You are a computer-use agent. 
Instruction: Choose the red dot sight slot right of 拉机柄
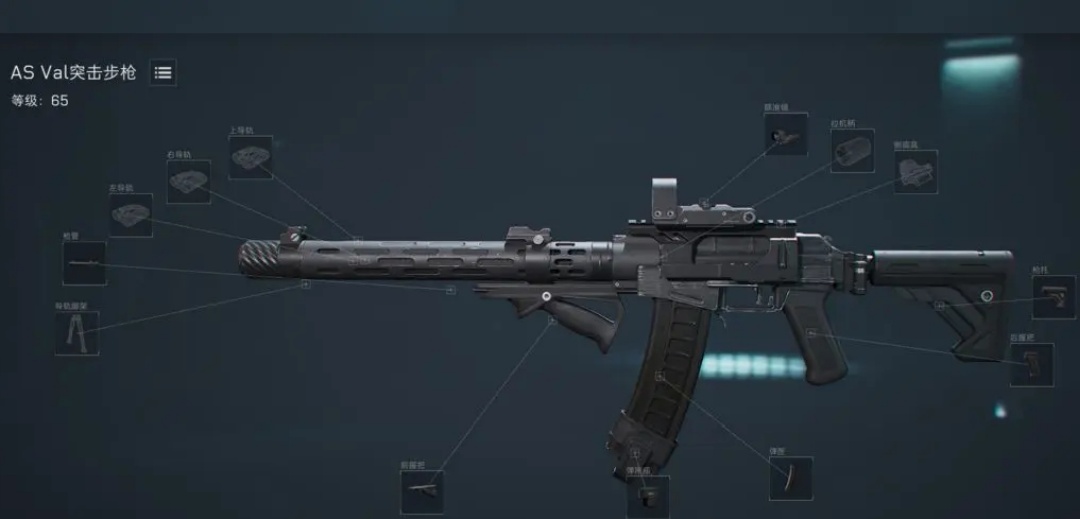915,171
